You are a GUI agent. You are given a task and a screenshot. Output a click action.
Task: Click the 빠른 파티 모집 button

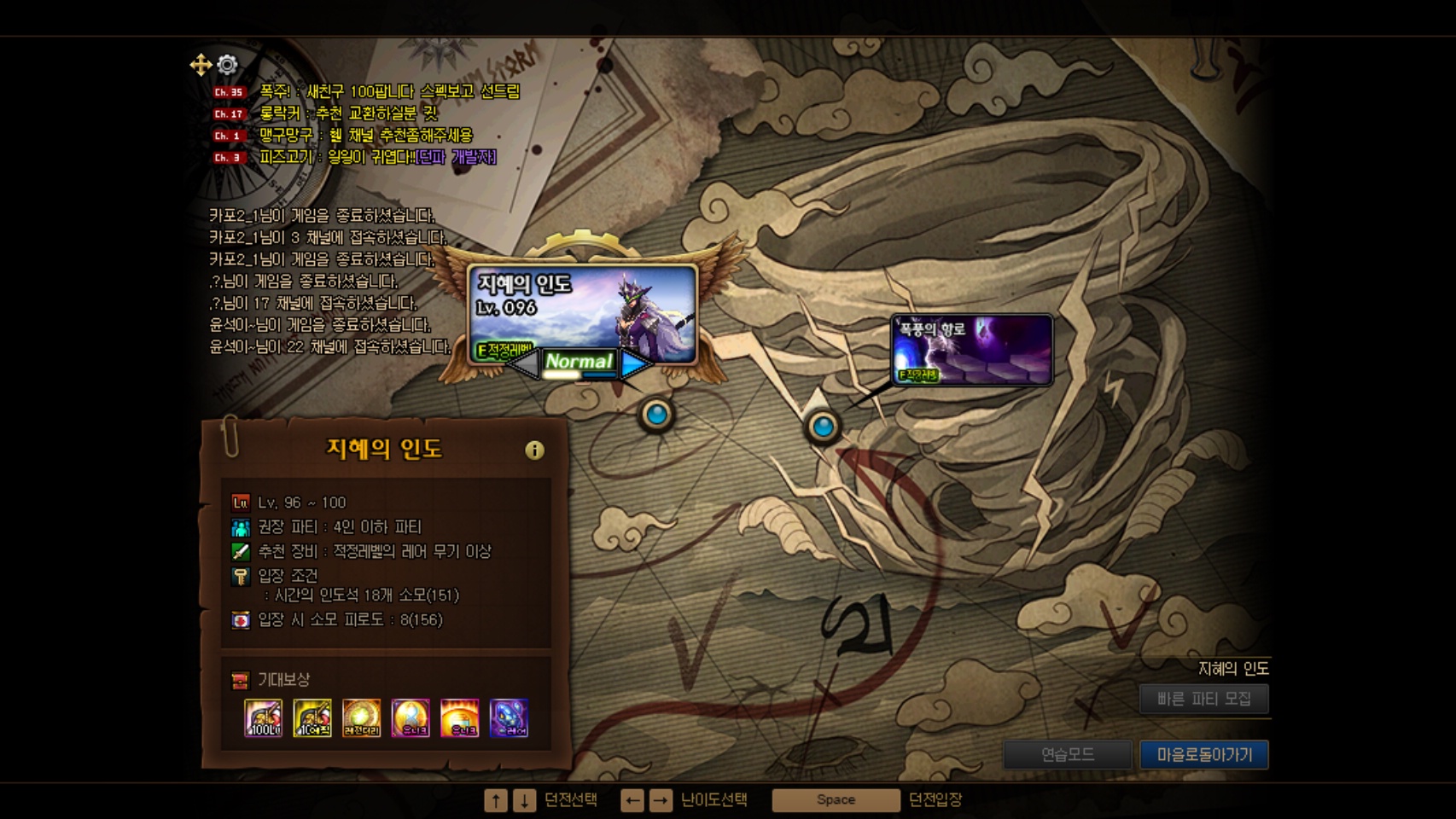1203,700
